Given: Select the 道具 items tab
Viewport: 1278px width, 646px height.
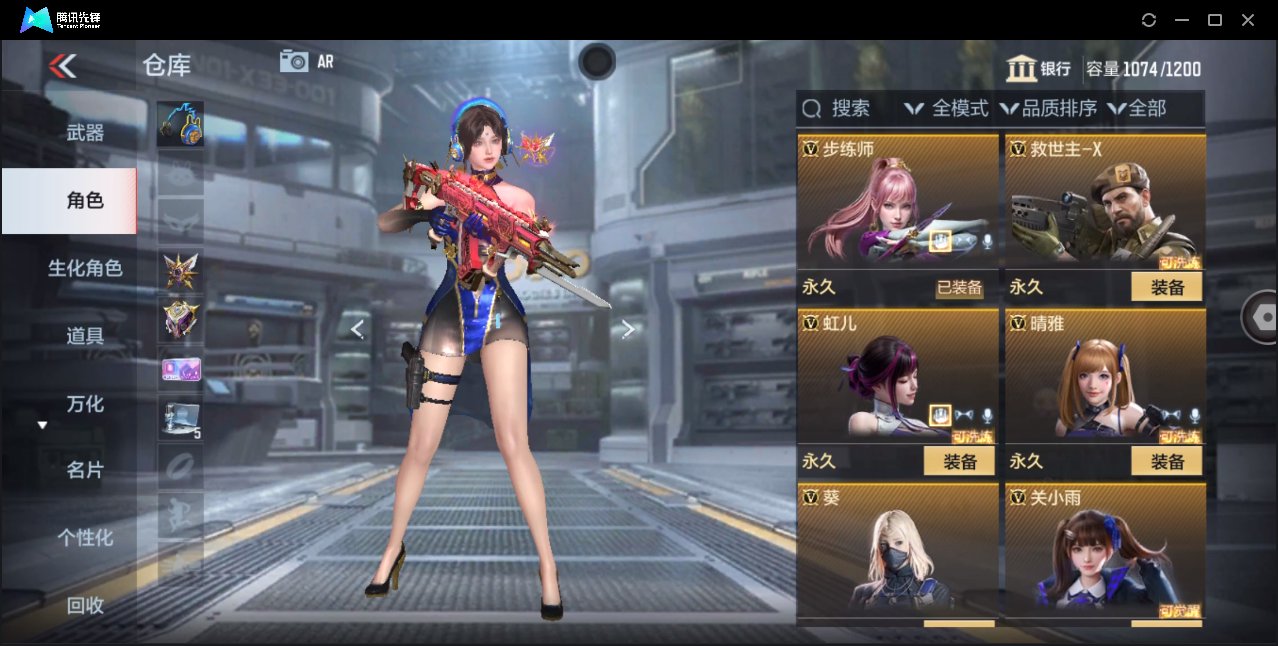Looking at the screenshot, I should click(85, 336).
